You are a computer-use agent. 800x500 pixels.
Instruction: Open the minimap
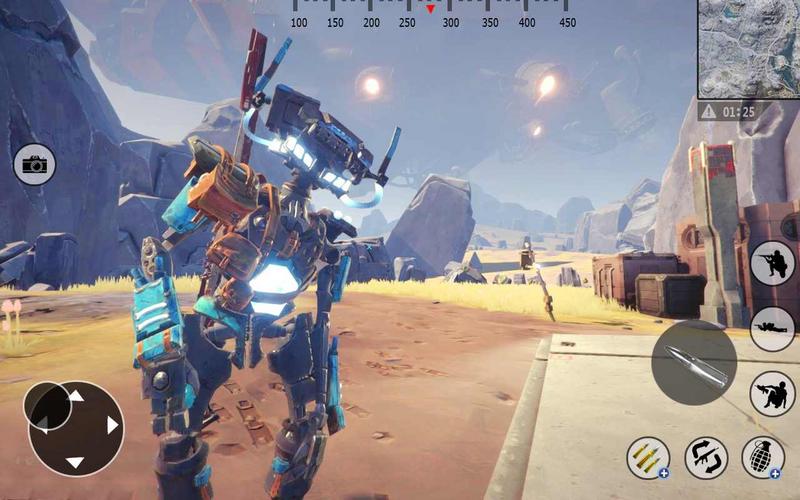coord(748,47)
